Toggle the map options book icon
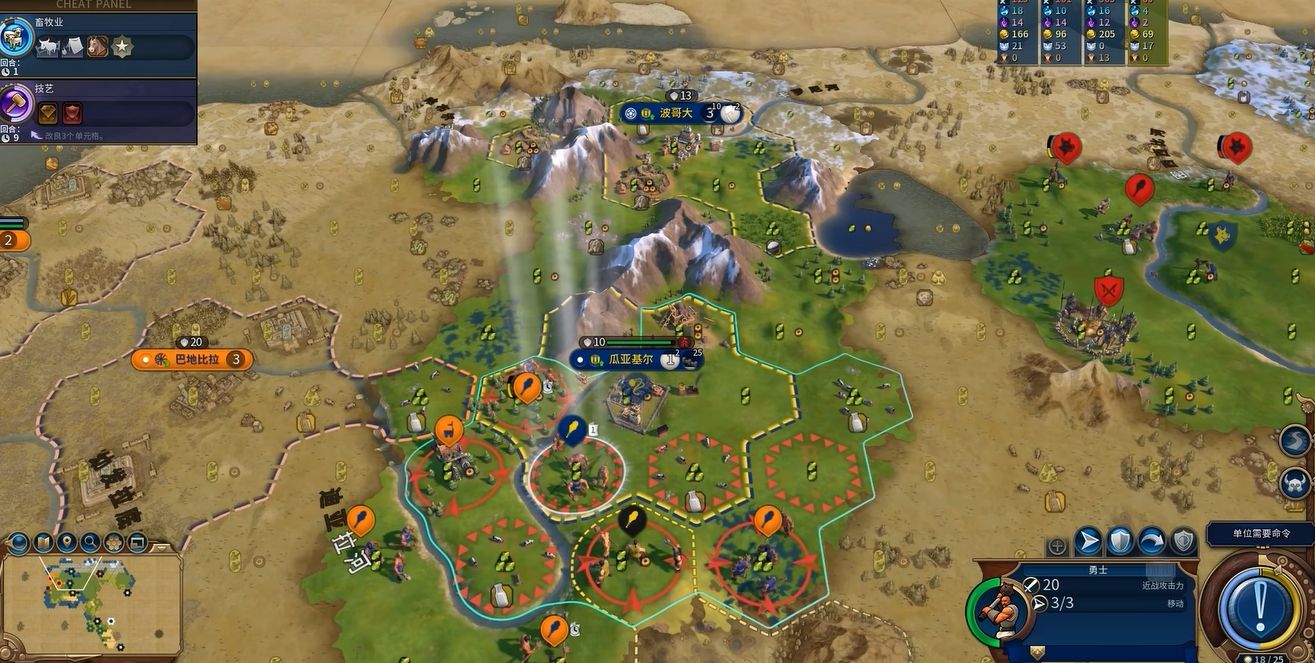This screenshot has height=663, width=1315. 43,543
